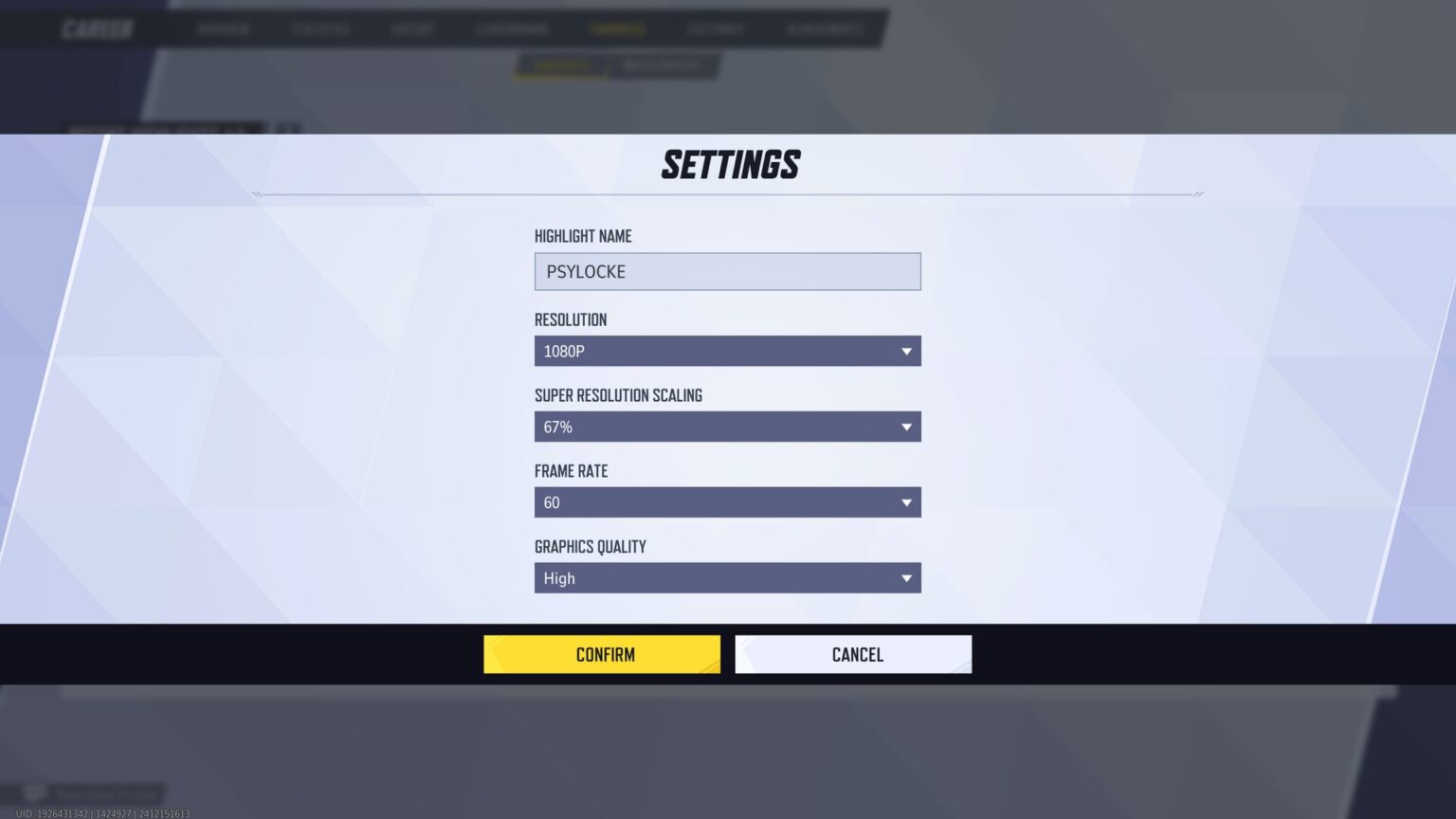Click the Career menu label

pos(98,28)
